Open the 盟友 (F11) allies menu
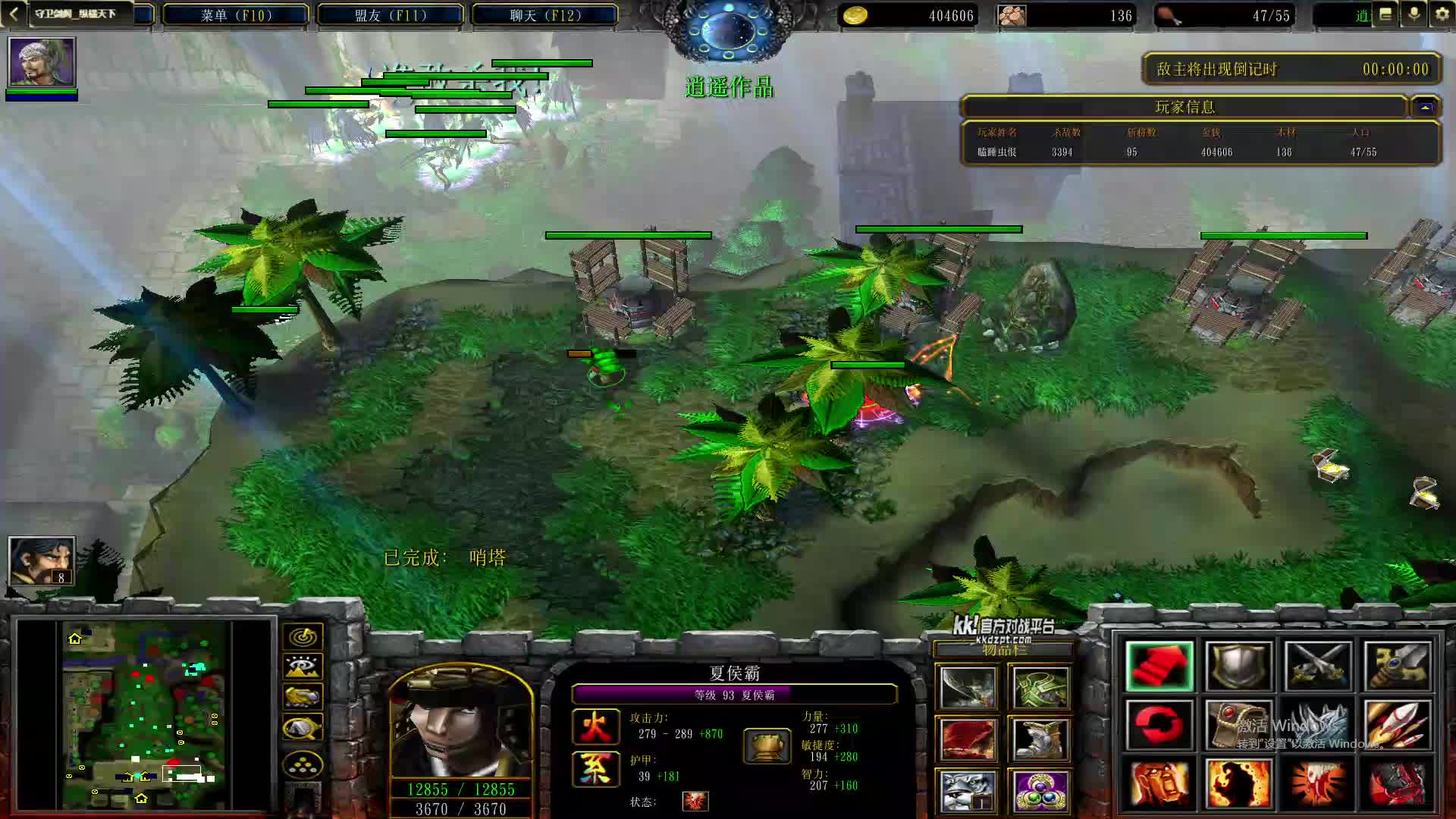The width and height of the screenshot is (1456, 819). coord(391,15)
